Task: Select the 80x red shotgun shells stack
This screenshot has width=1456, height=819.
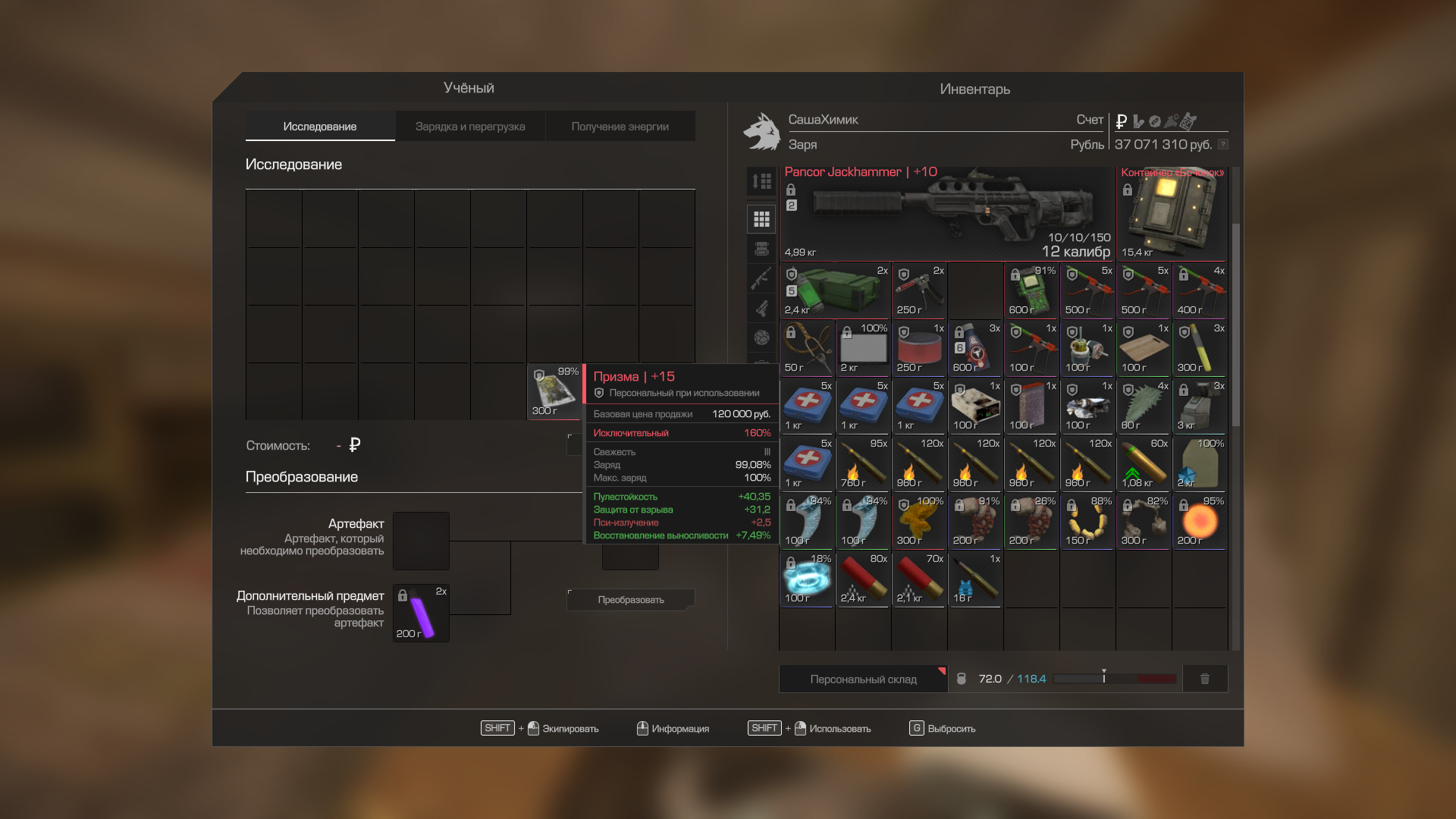Action: [863, 579]
